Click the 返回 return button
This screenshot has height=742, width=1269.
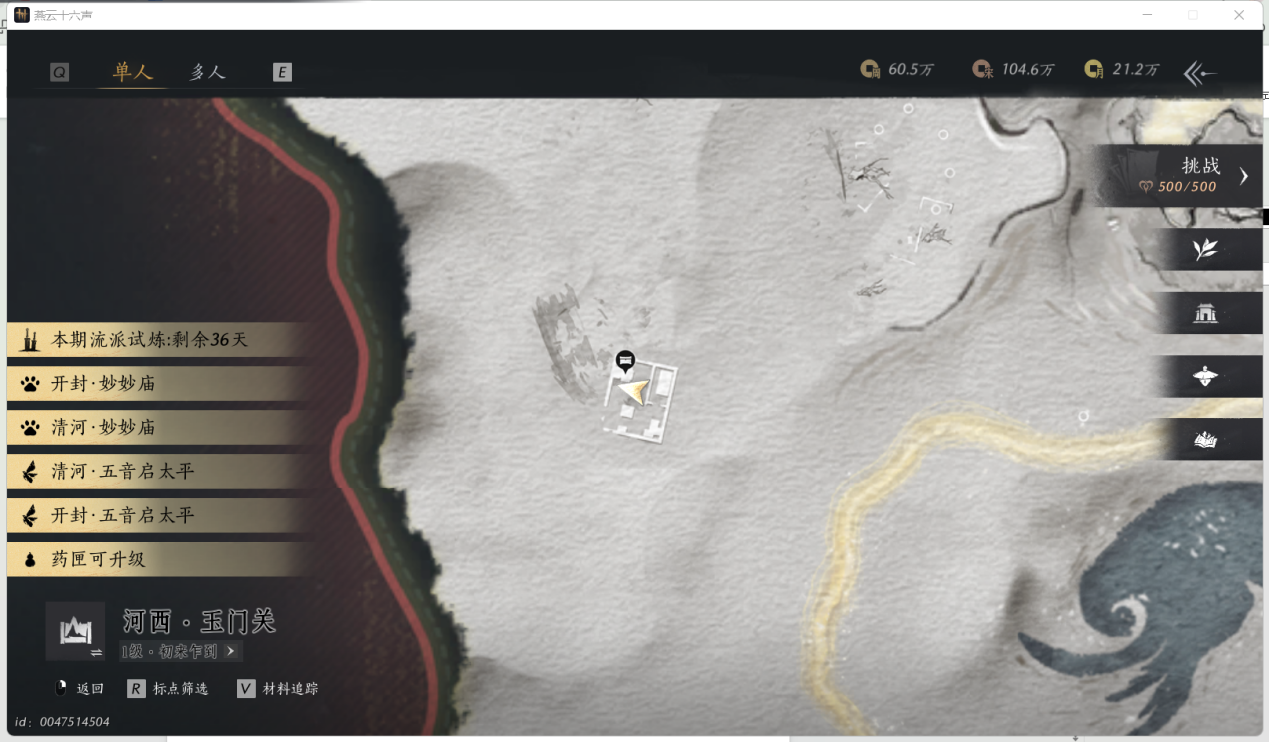(x=79, y=689)
